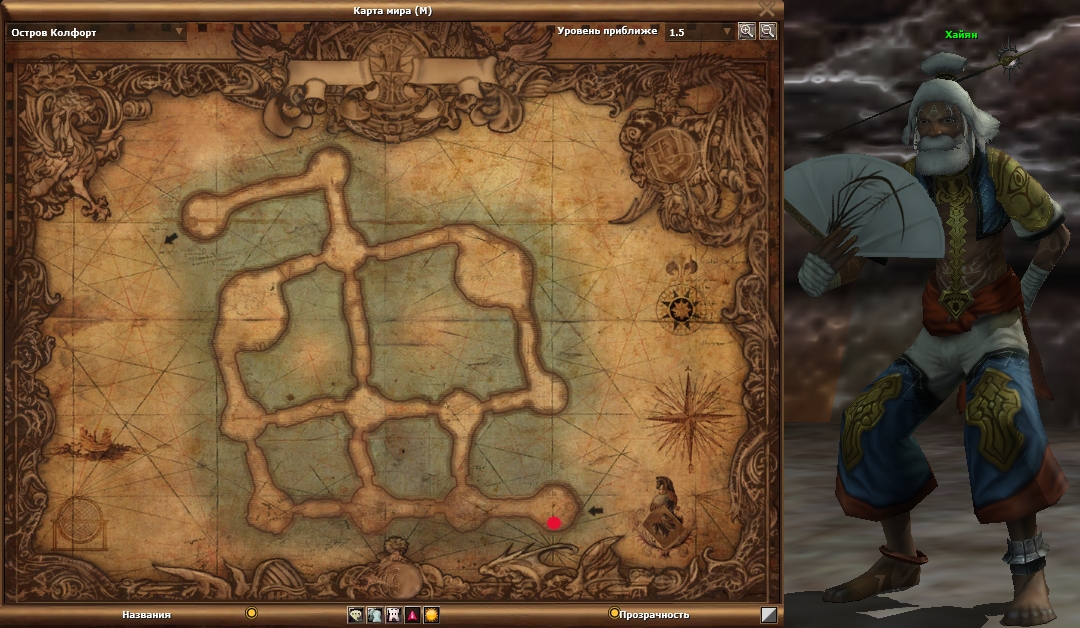Toggle the Прозрачность transparency option
The height and width of the screenshot is (628, 1080).
coord(614,614)
